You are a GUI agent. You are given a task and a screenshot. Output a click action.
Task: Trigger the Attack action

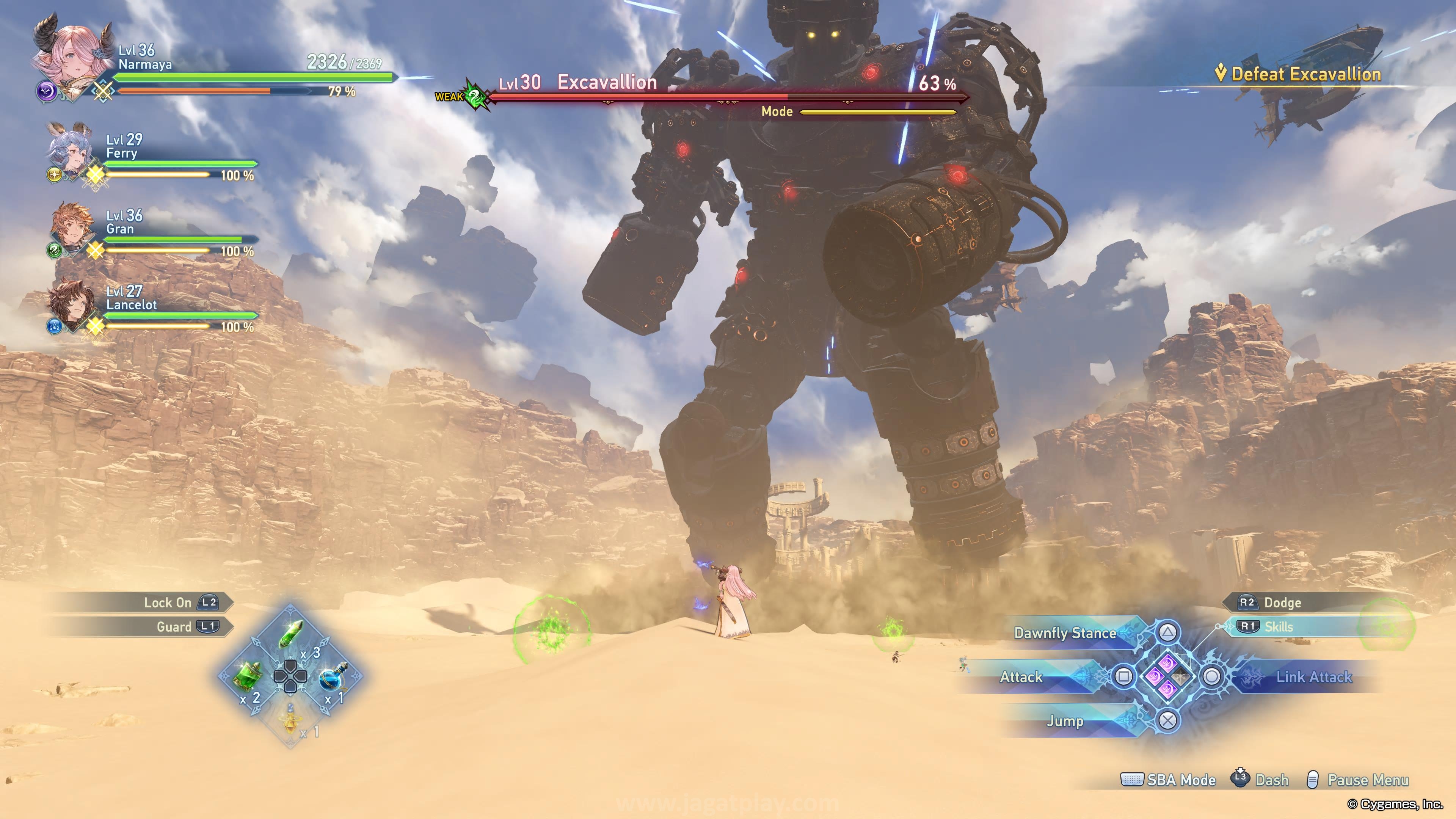coord(1021,677)
